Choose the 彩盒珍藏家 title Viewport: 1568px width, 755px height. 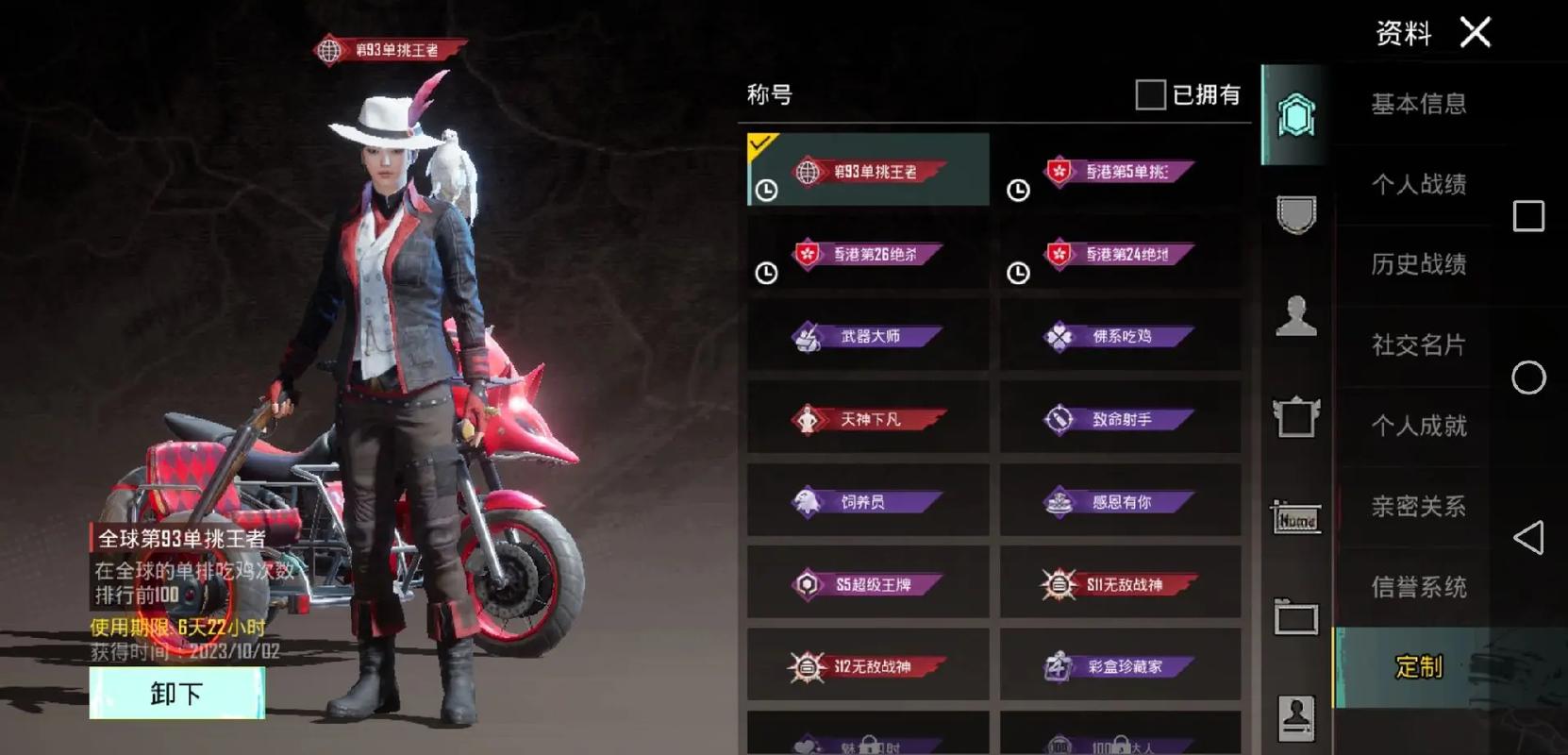(1120, 666)
